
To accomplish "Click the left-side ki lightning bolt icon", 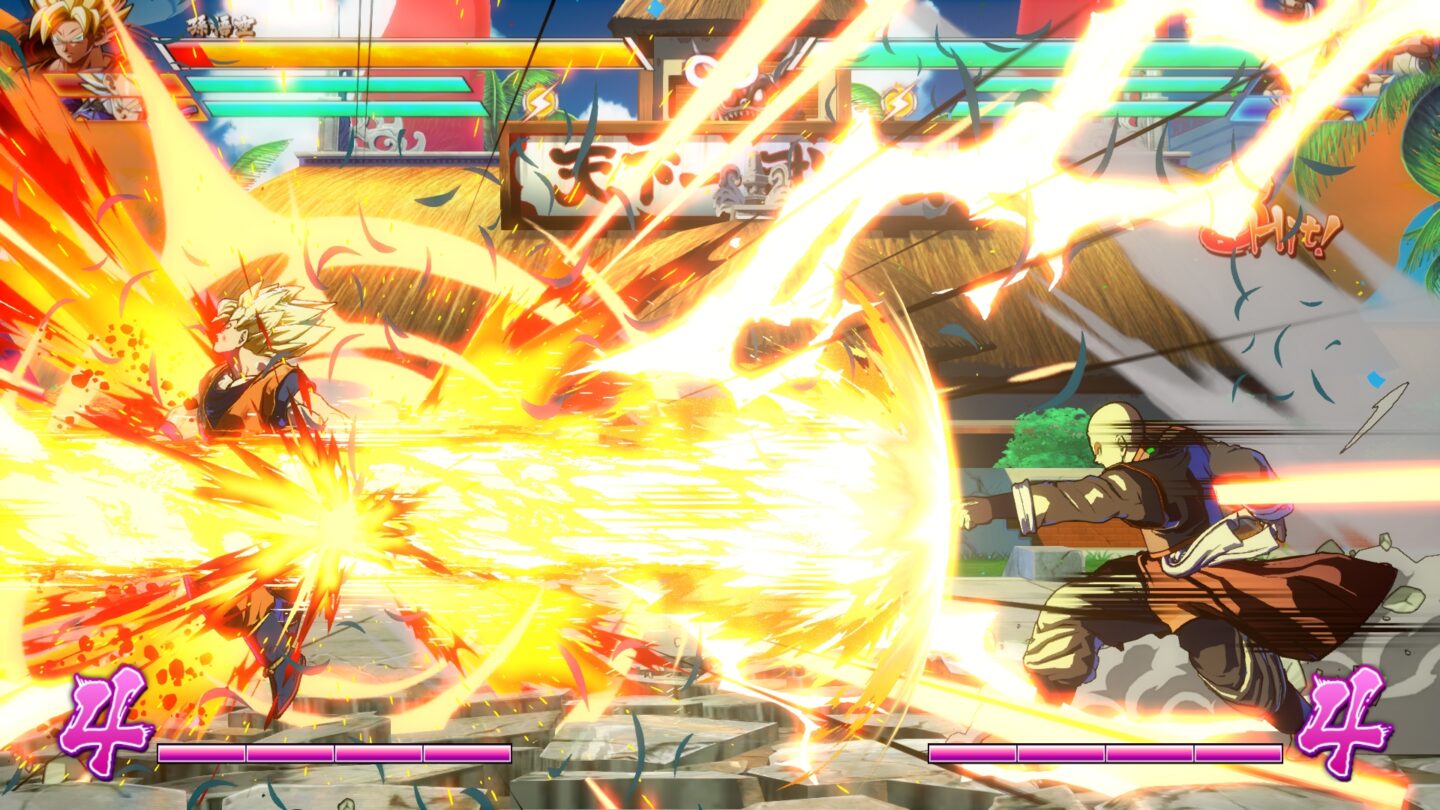I will click(x=540, y=100).
